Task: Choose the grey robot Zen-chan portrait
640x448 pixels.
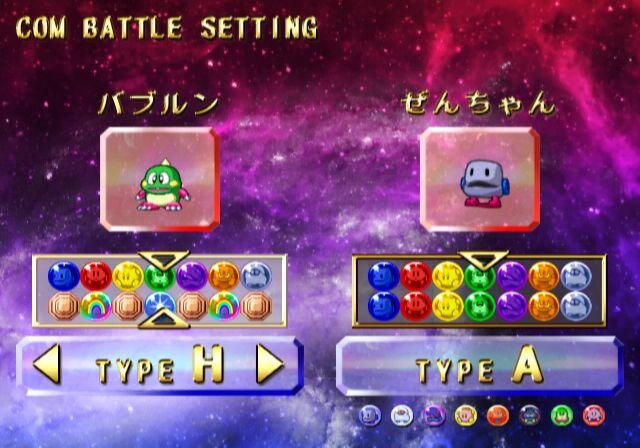Action: pyautogui.click(x=479, y=178)
